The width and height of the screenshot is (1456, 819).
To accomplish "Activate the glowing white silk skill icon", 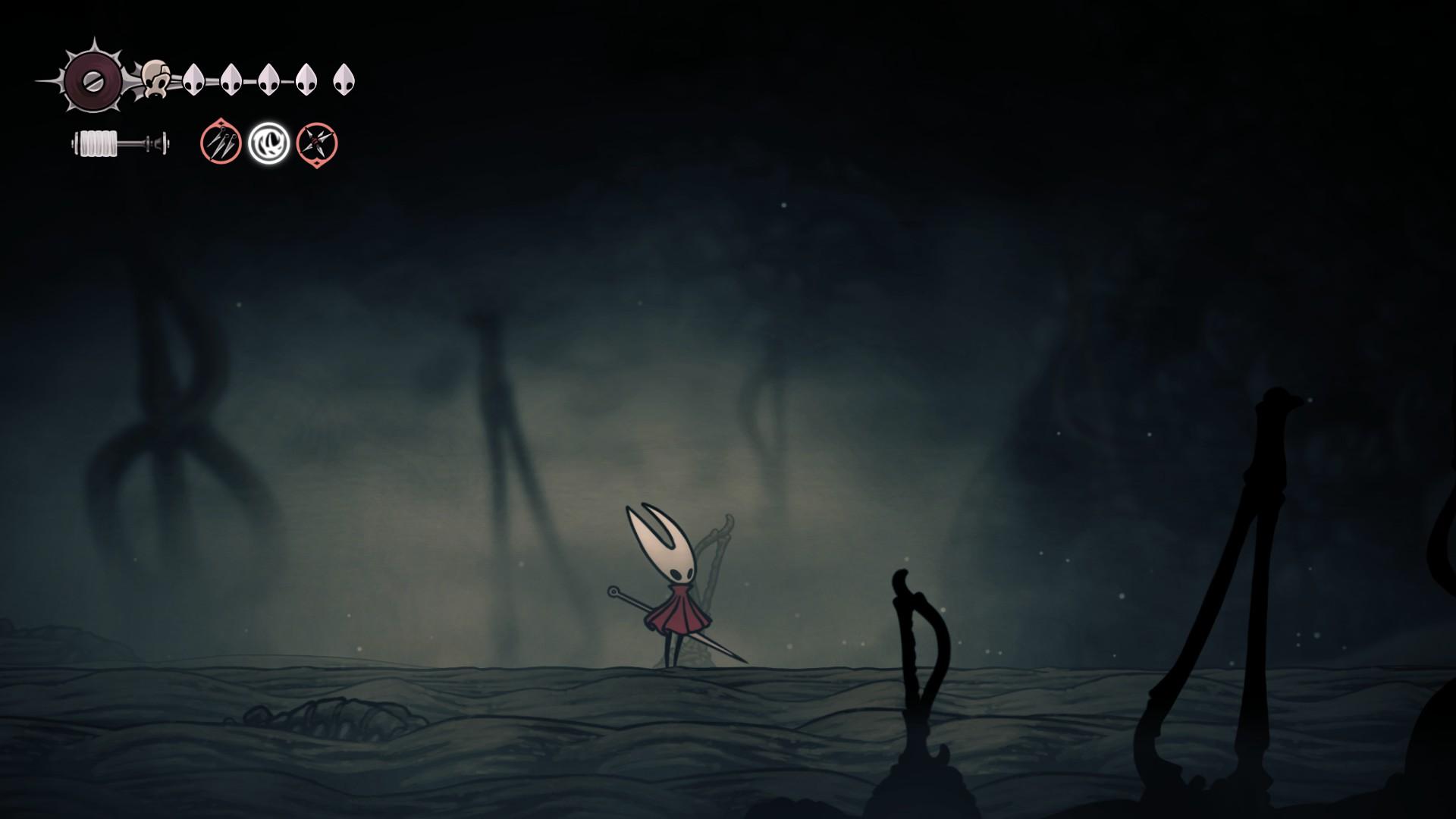I will (x=268, y=143).
